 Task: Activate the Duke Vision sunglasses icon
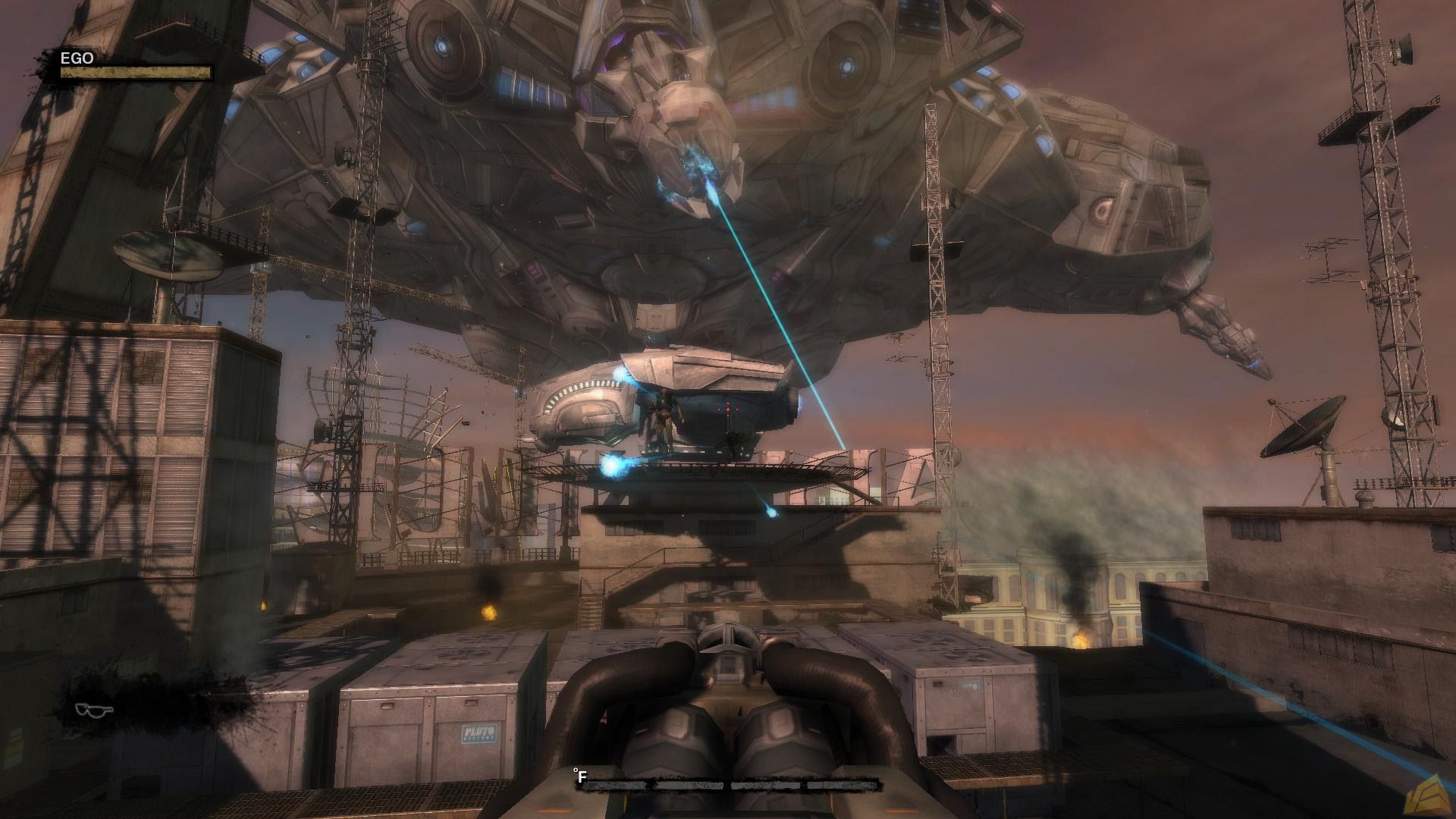click(96, 710)
